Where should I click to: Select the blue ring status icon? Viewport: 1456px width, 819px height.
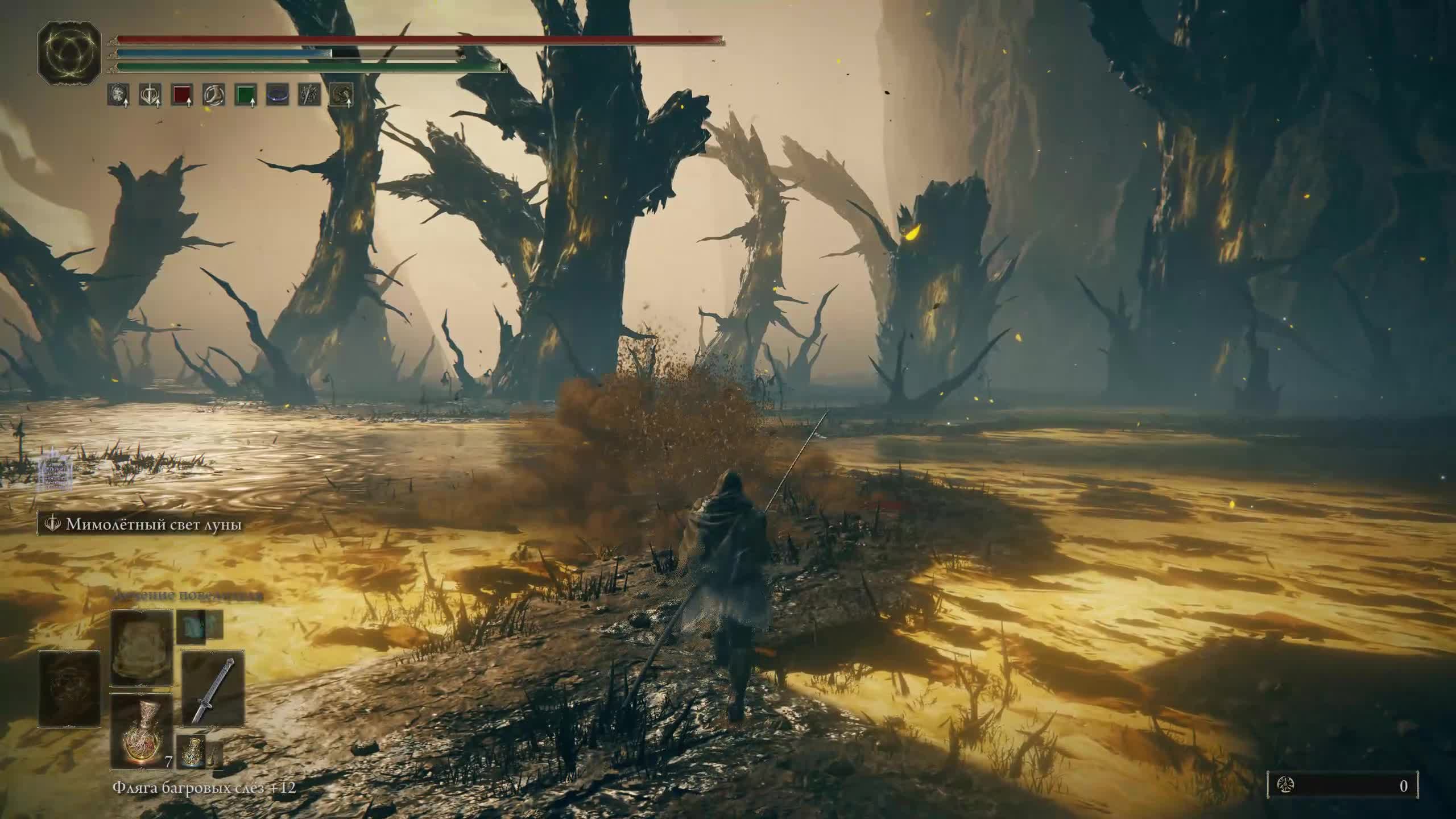(278, 94)
